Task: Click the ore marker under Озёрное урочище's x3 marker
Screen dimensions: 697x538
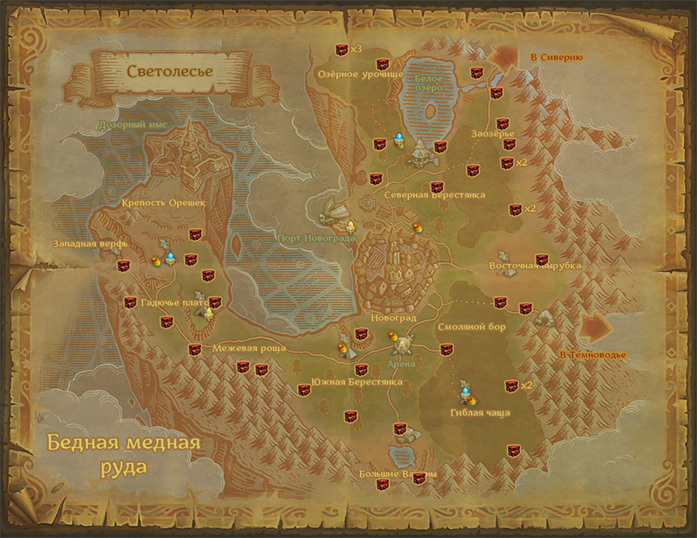Action: point(382,64)
